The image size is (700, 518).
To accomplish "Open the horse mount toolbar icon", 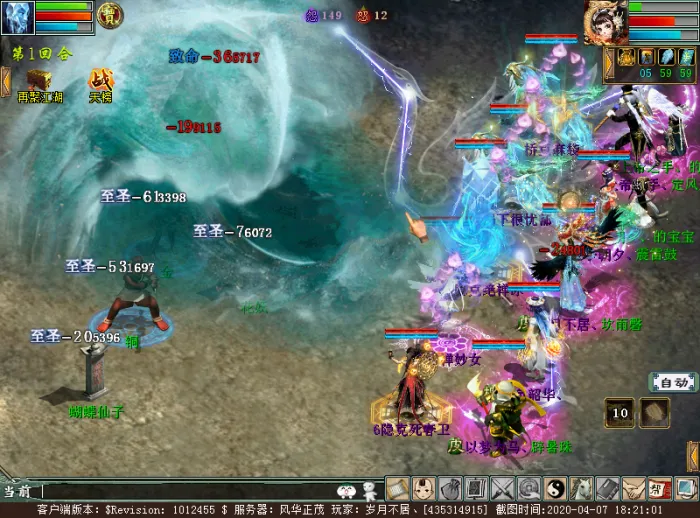I will coord(580,489).
